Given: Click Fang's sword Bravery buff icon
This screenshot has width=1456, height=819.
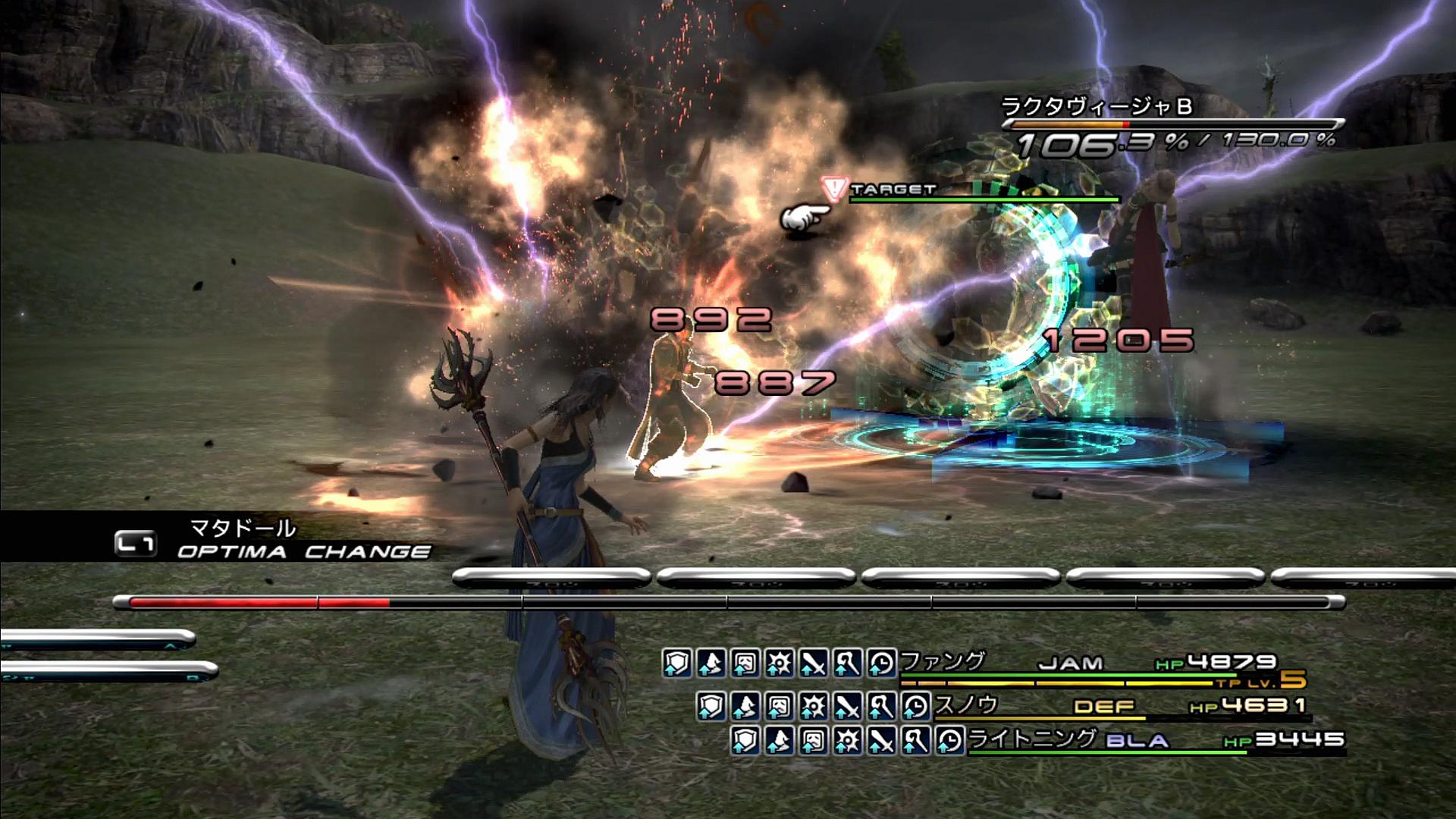Looking at the screenshot, I should tap(813, 664).
